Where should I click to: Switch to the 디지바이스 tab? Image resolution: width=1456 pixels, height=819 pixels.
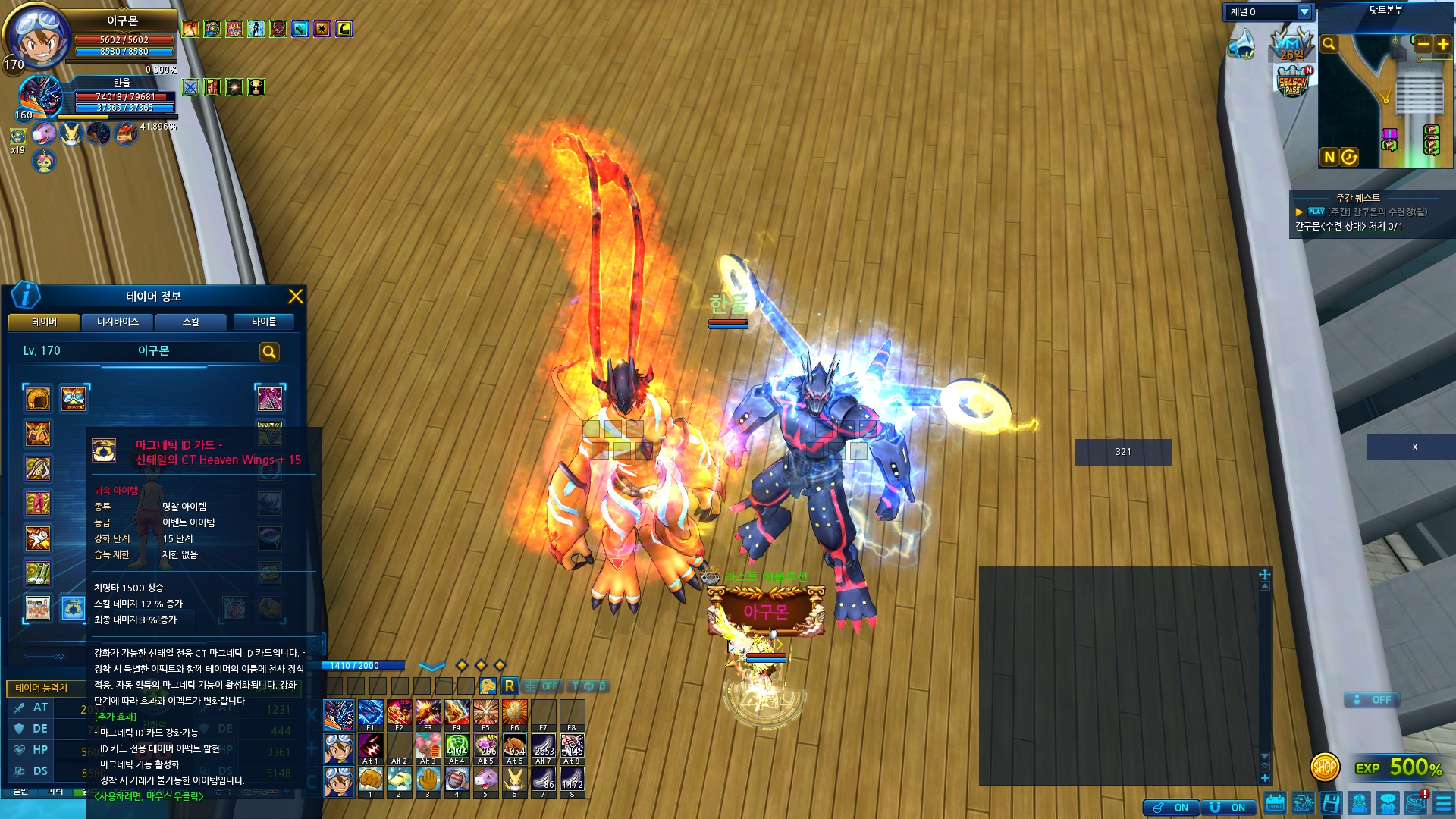(x=118, y=322)
